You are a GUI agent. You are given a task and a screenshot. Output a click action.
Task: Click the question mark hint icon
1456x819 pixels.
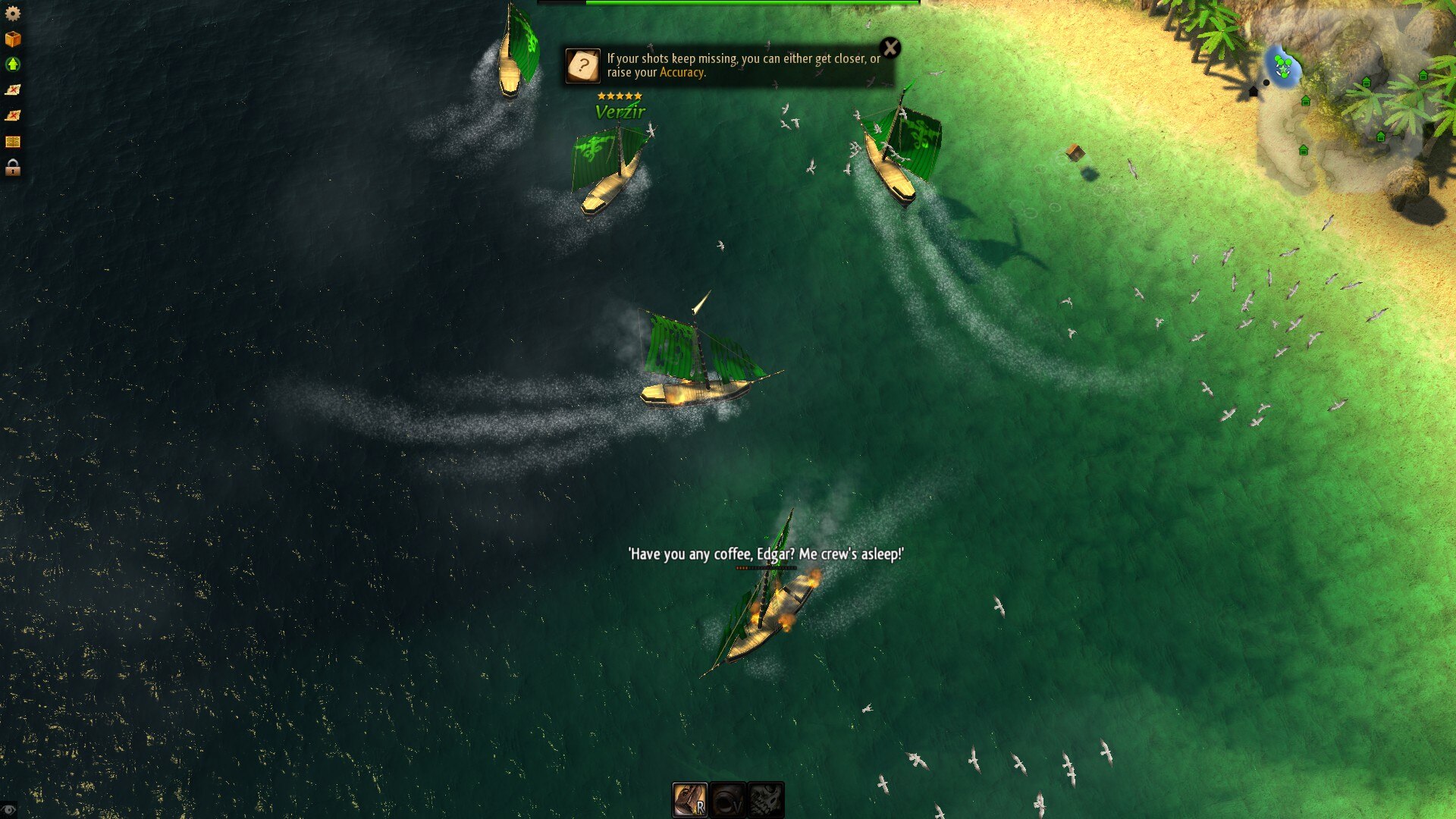click(583, 66)
